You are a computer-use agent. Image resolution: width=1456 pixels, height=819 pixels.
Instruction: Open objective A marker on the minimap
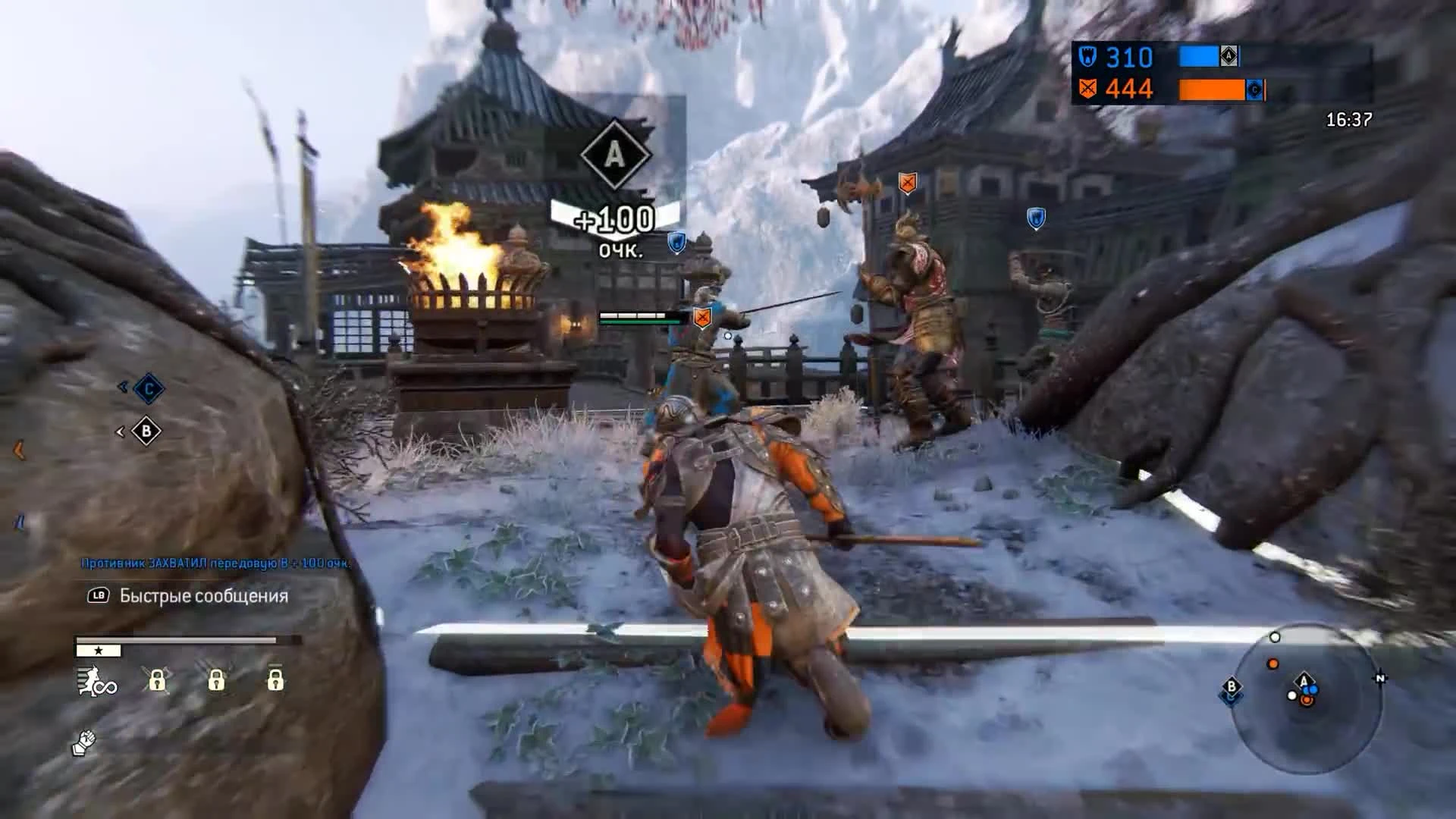(x=1304, y=680)
